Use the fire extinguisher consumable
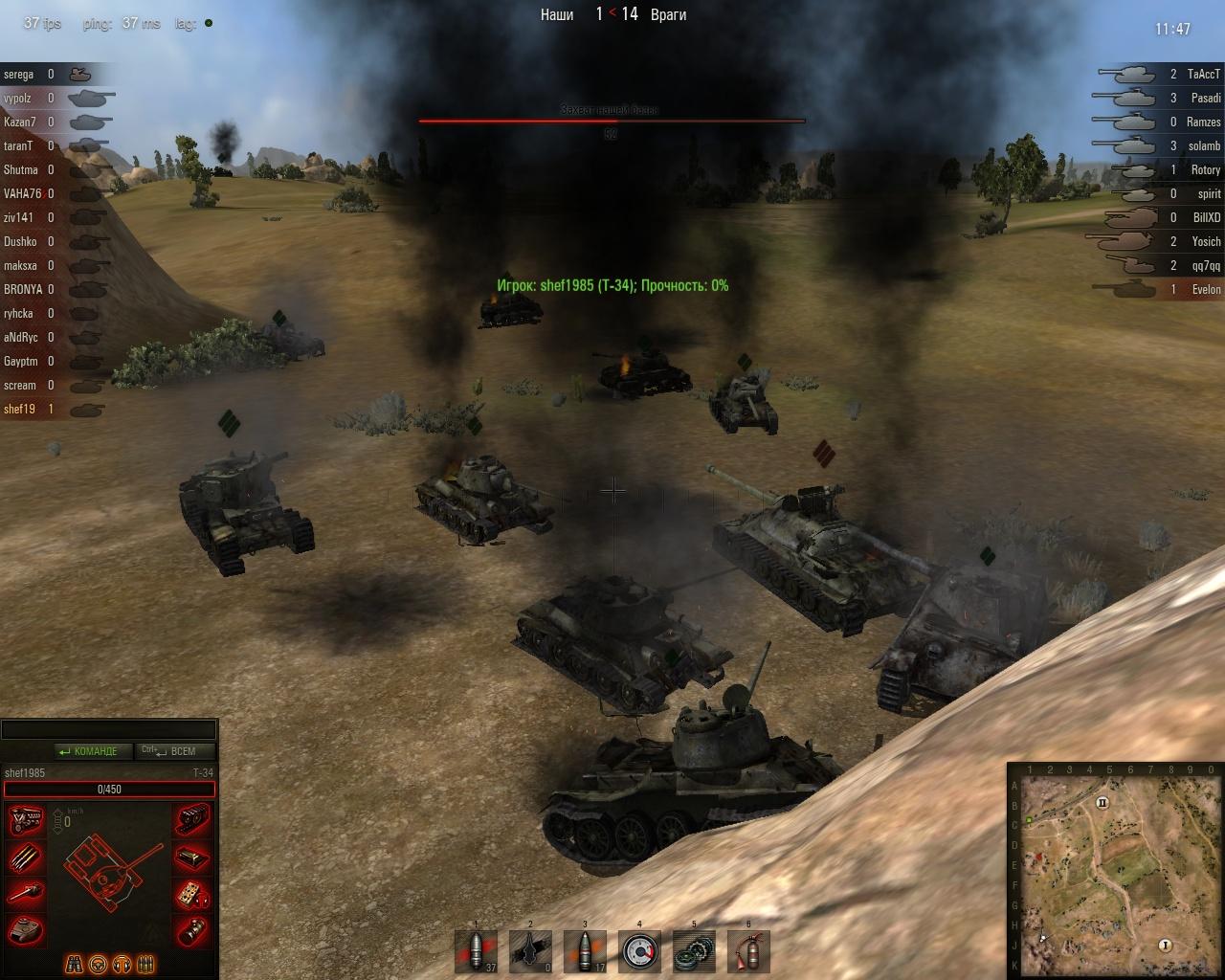This screenshot has height=980, width=1225. 748,951
